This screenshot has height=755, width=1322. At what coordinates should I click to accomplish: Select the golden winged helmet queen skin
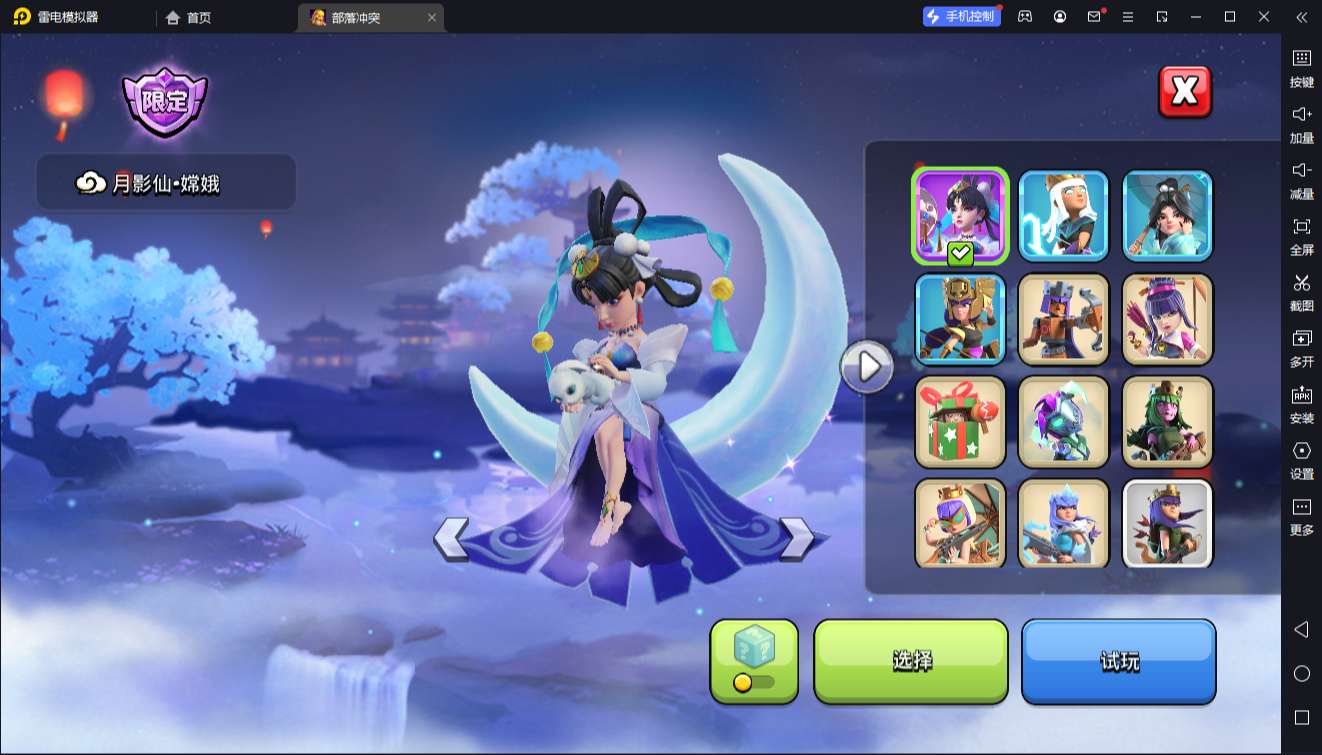(x=960, y=319)
